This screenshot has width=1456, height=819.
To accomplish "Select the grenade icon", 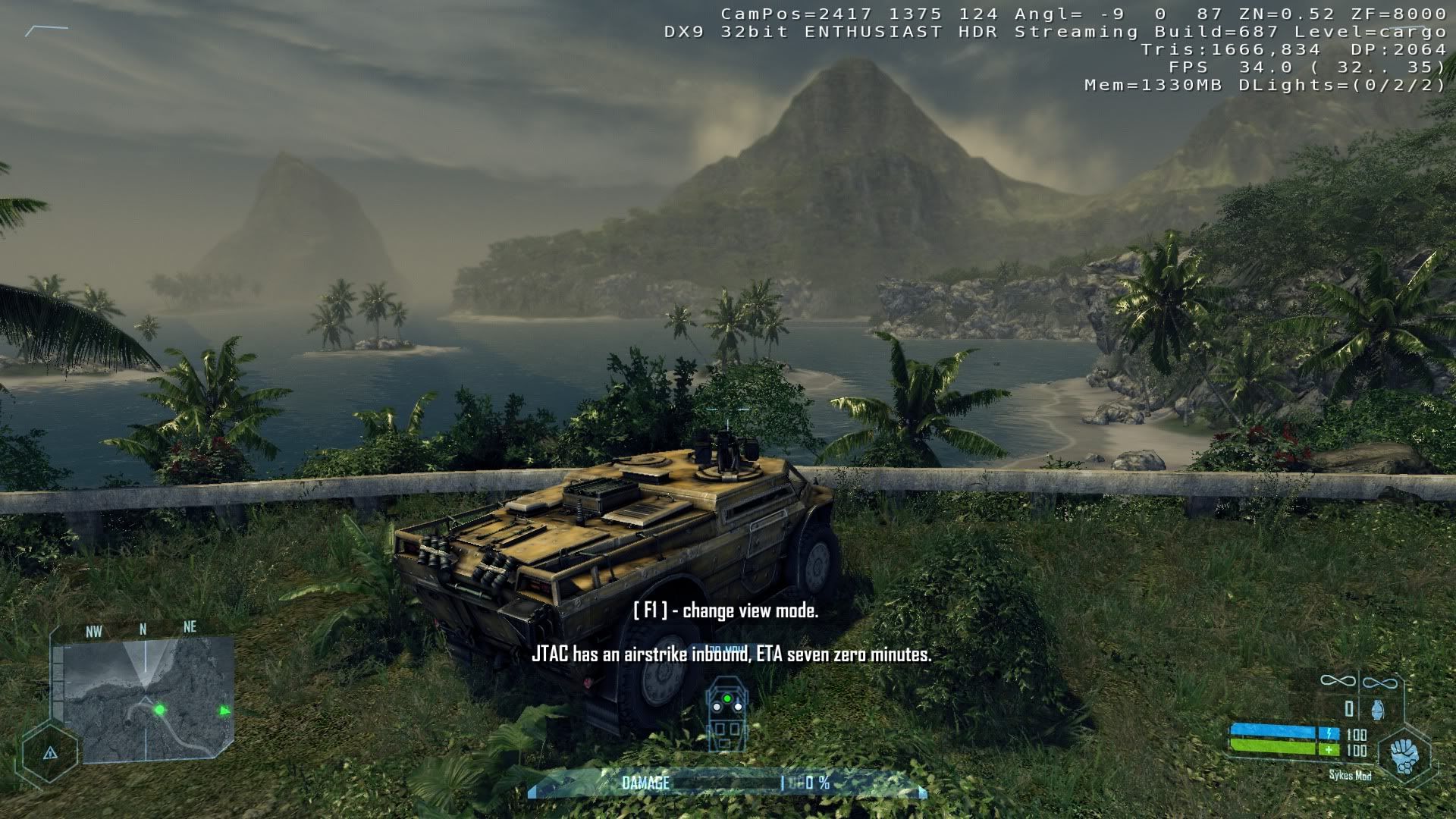I will 1377,710.
